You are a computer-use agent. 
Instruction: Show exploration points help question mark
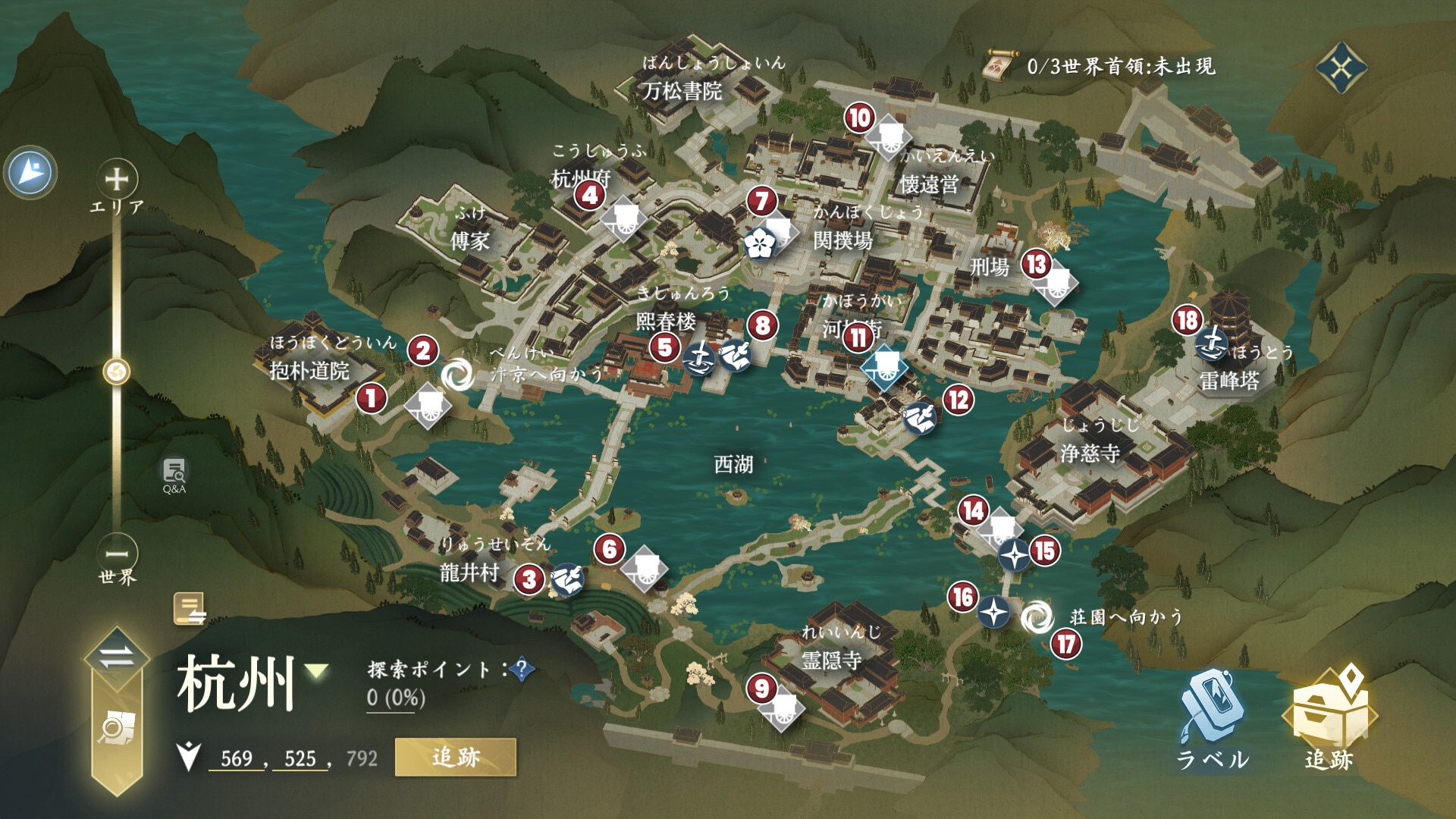522,670
